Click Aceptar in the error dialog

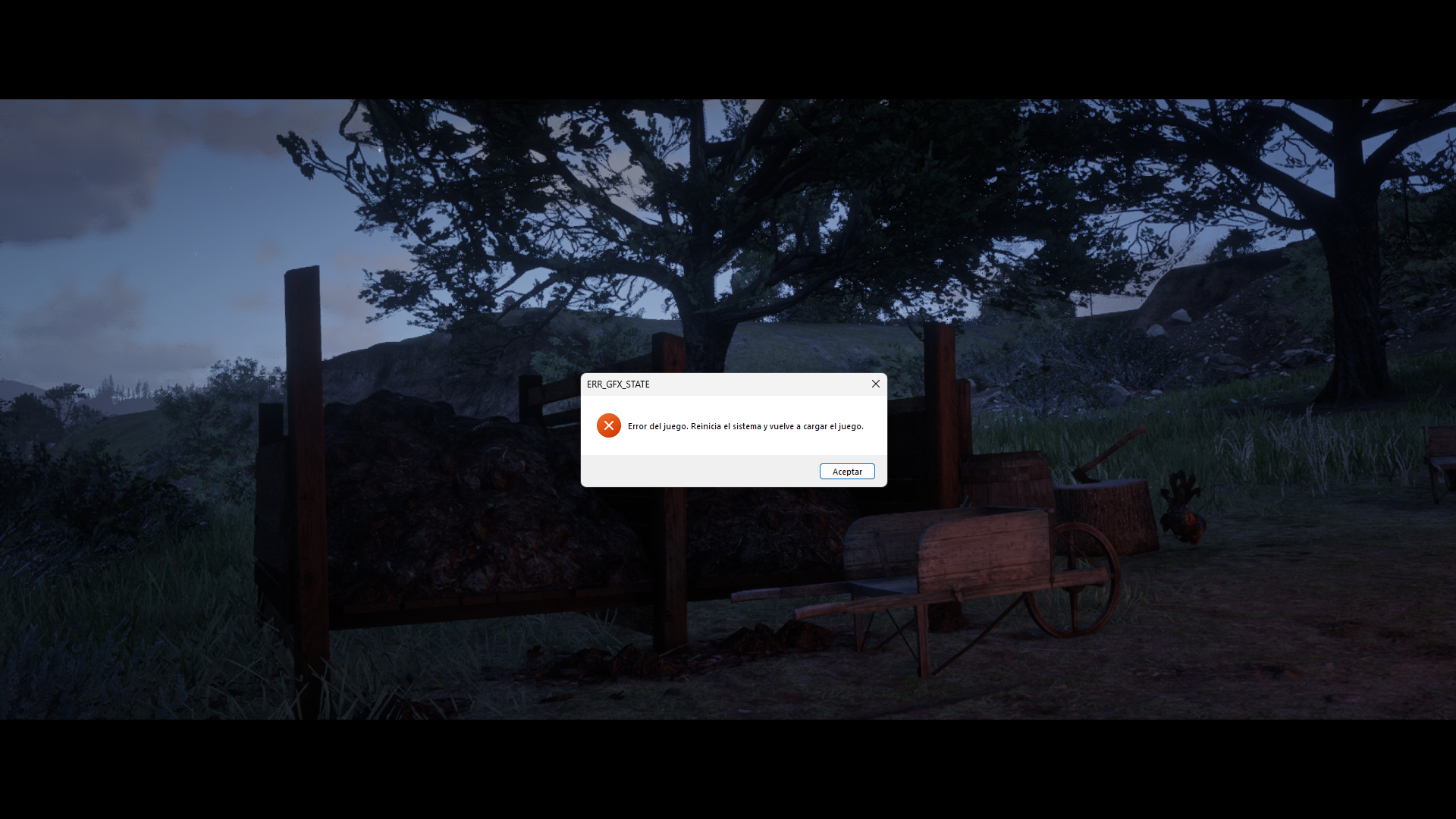[847, 472]
